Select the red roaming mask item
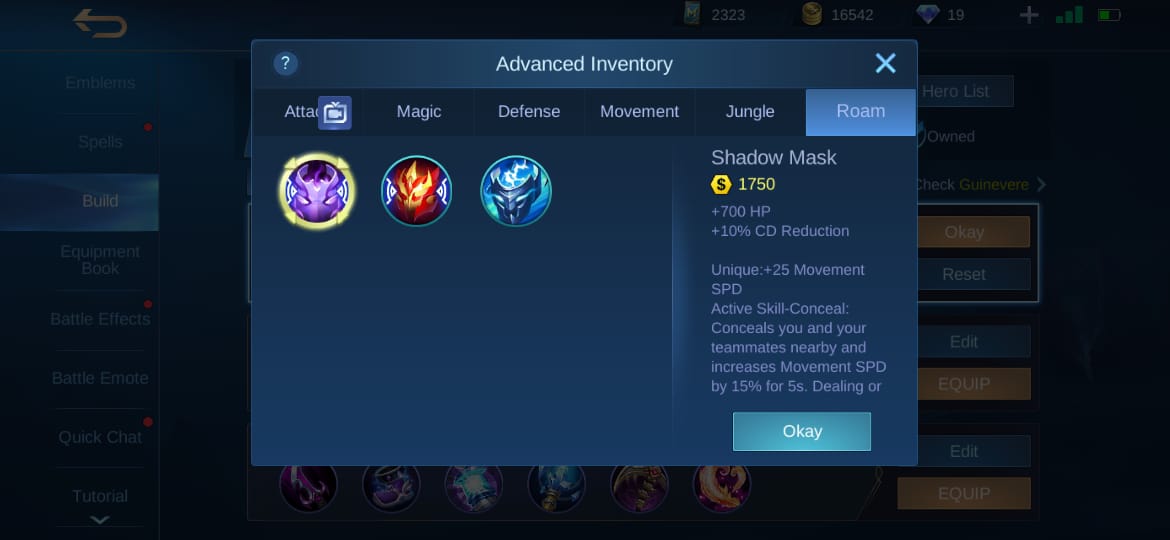This screenshot has width=1170, height=540. coord(416,191)
